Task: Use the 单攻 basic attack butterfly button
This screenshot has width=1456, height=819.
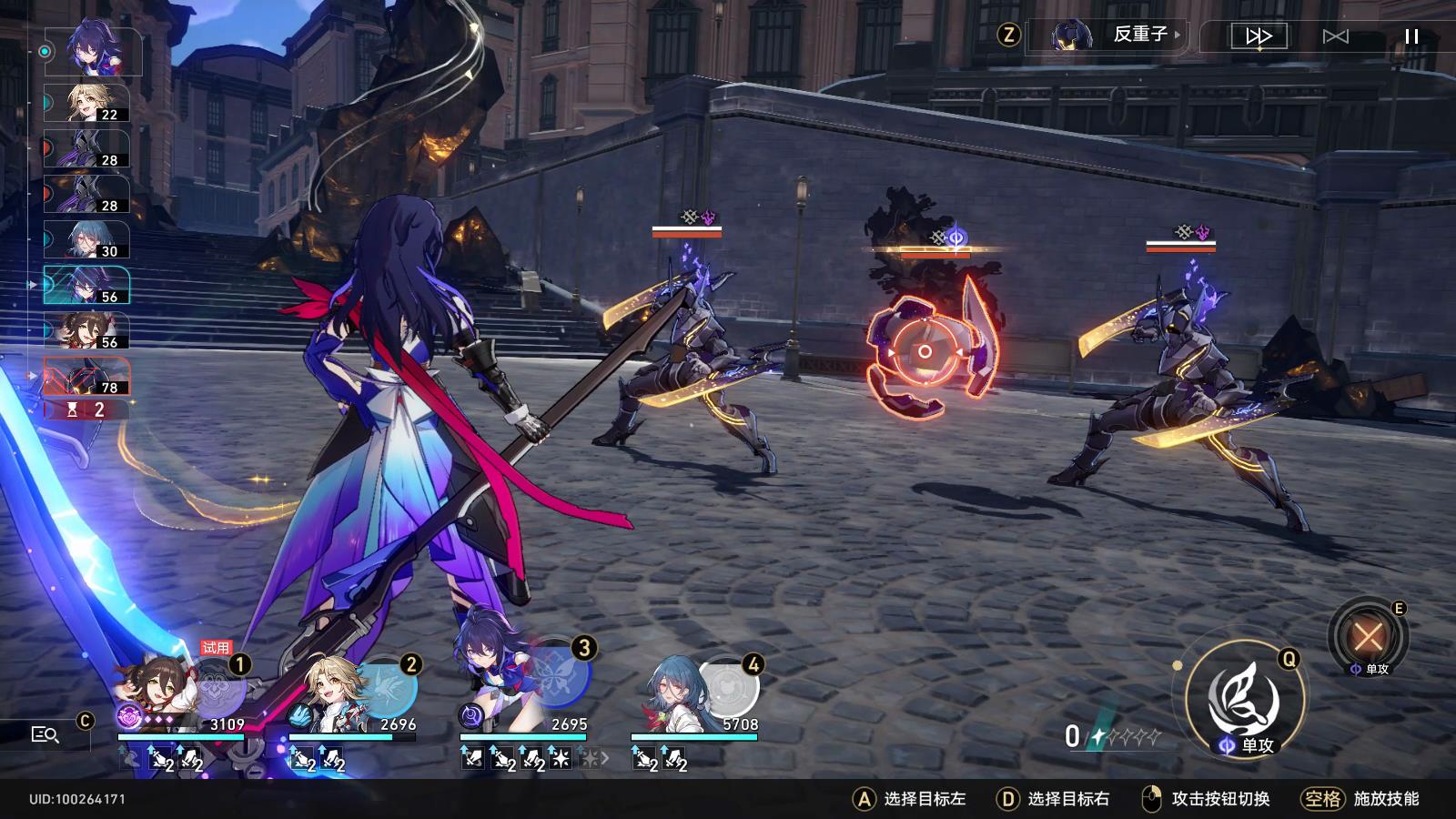Action: (1245, 701)
